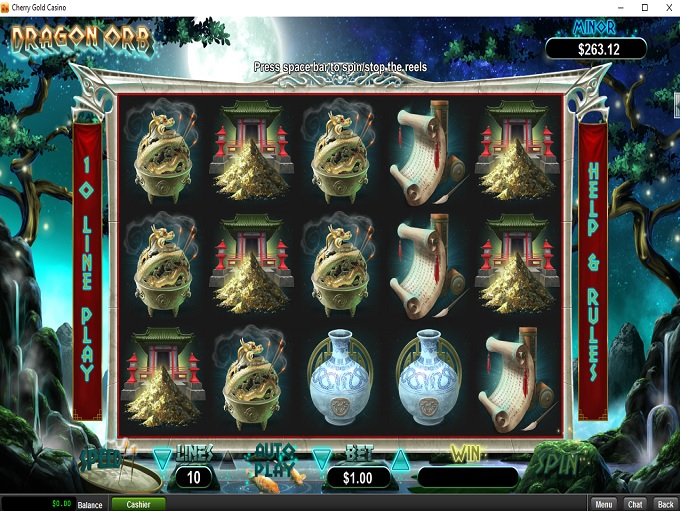The width and height of the screenshot is (680, 511).
Task: Open the Chat window
Action: [x=634, y=504]
